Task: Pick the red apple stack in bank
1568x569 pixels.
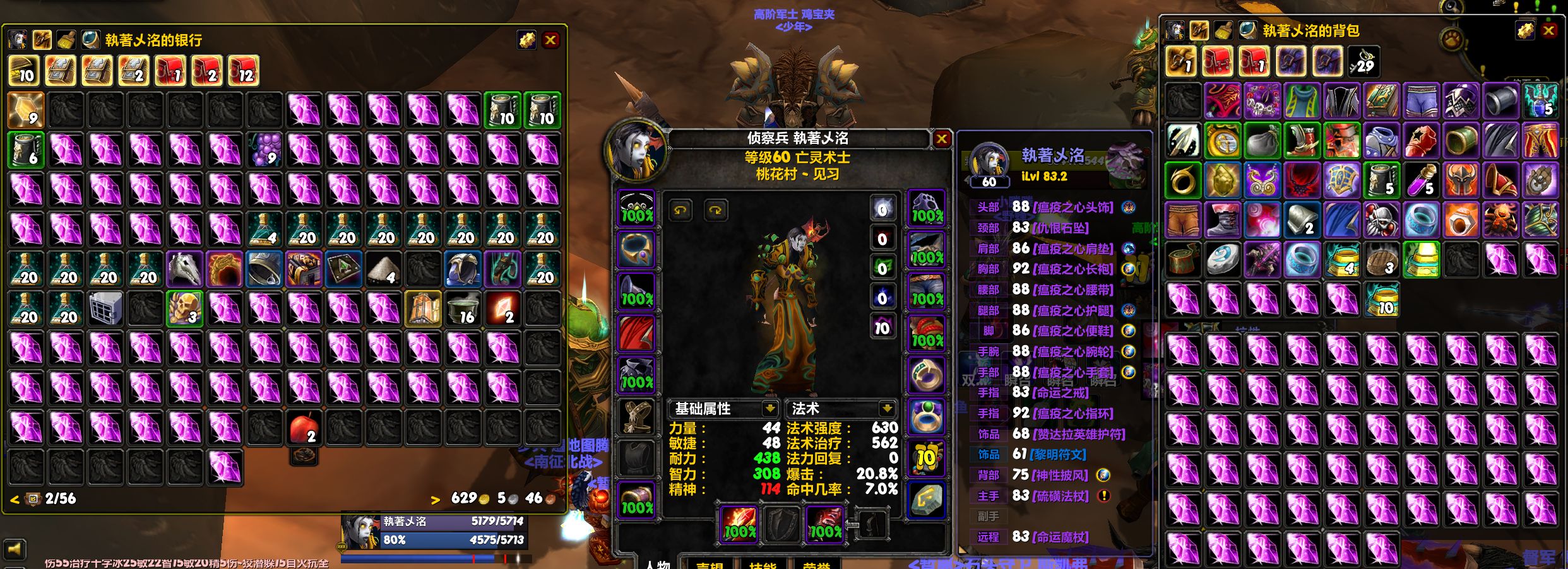Action: pyautogui.click(x=304, y=428)
